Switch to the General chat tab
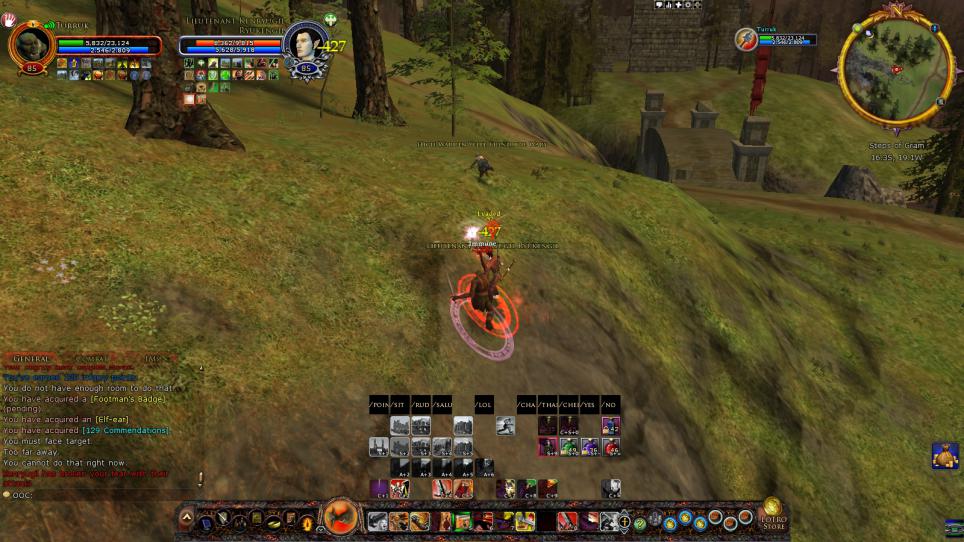Image resolution: width=964 pixels, height=542 pixels. [32, 357]
